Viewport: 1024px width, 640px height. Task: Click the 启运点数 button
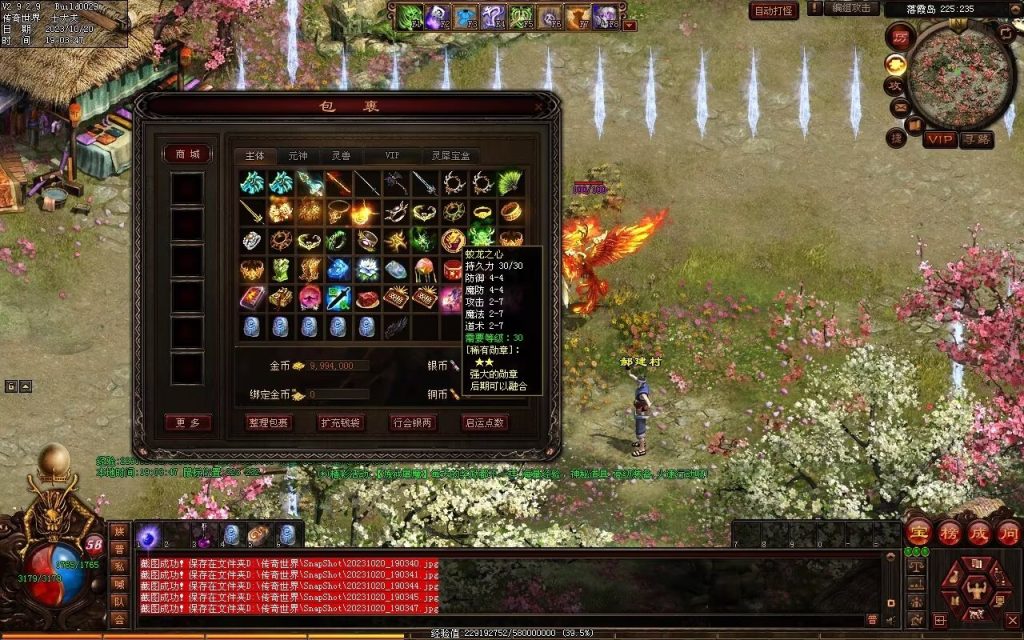485,423
